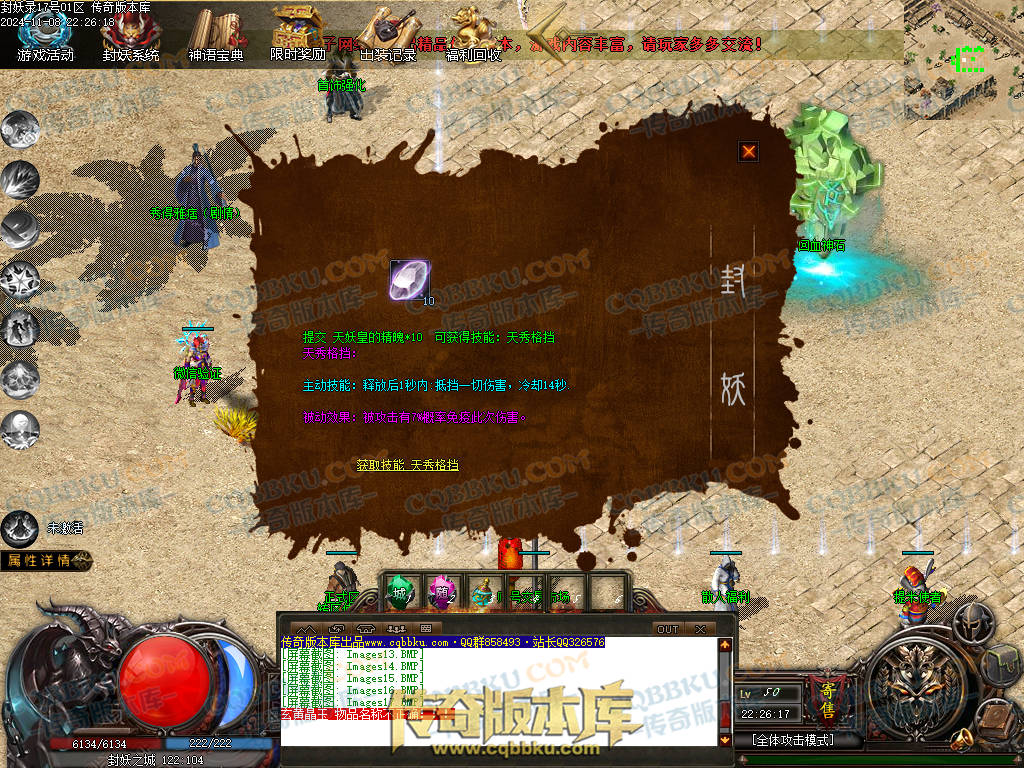Use the pink 随 random teleport slot
Image resolution: width=1024 pixels, height=768 pixels.
[441, 592]
